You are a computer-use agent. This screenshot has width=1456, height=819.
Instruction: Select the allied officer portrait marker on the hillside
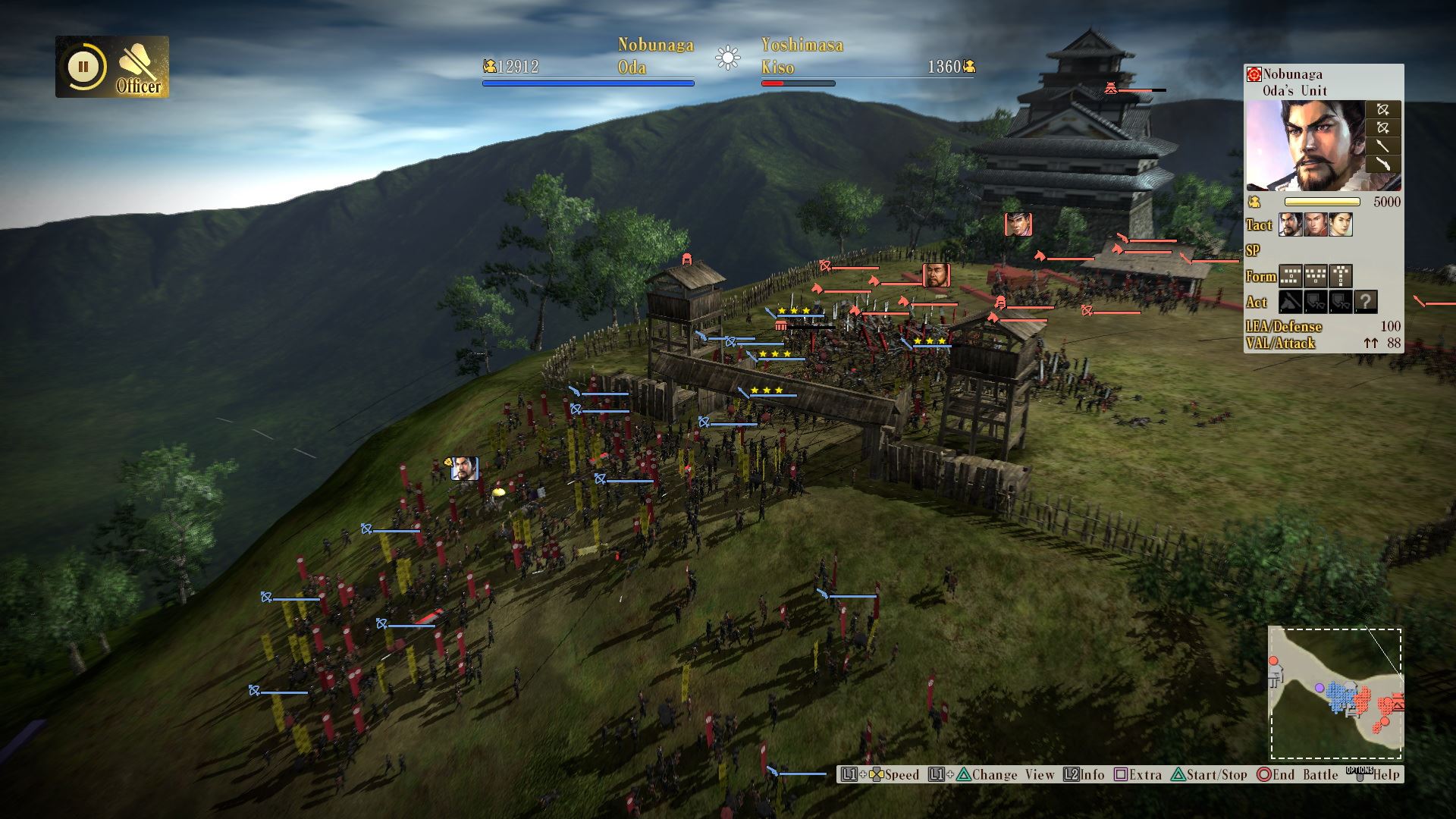click(x=464, y=469)
